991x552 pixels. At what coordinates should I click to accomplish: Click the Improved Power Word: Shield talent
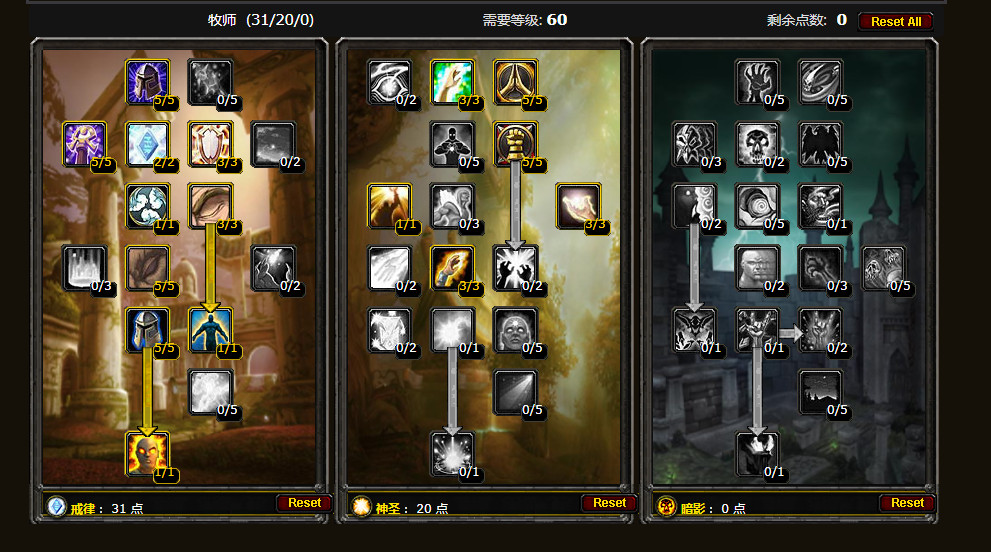tap(210, 143)
